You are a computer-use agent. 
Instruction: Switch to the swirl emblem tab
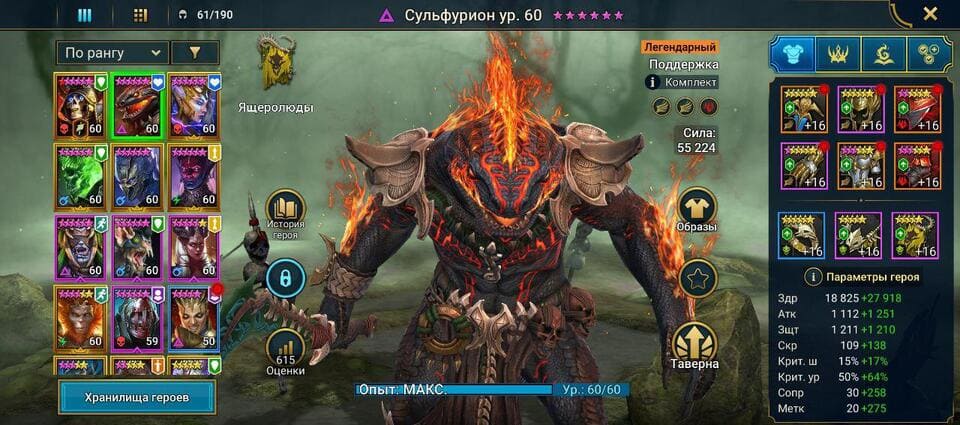[x=883, y=54]
